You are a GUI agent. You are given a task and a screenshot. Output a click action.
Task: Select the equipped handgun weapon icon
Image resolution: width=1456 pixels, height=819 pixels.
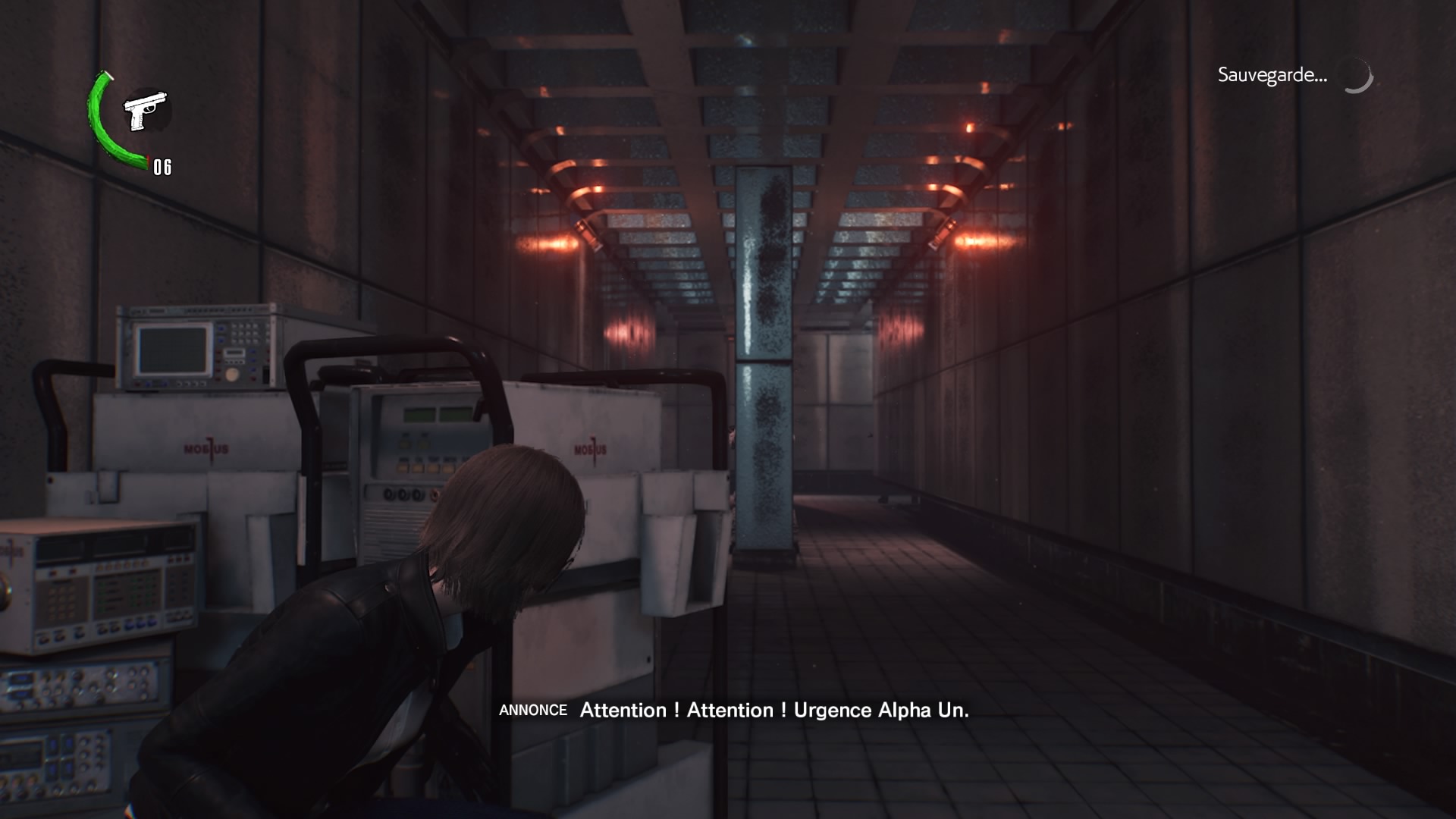coord(146,111)
